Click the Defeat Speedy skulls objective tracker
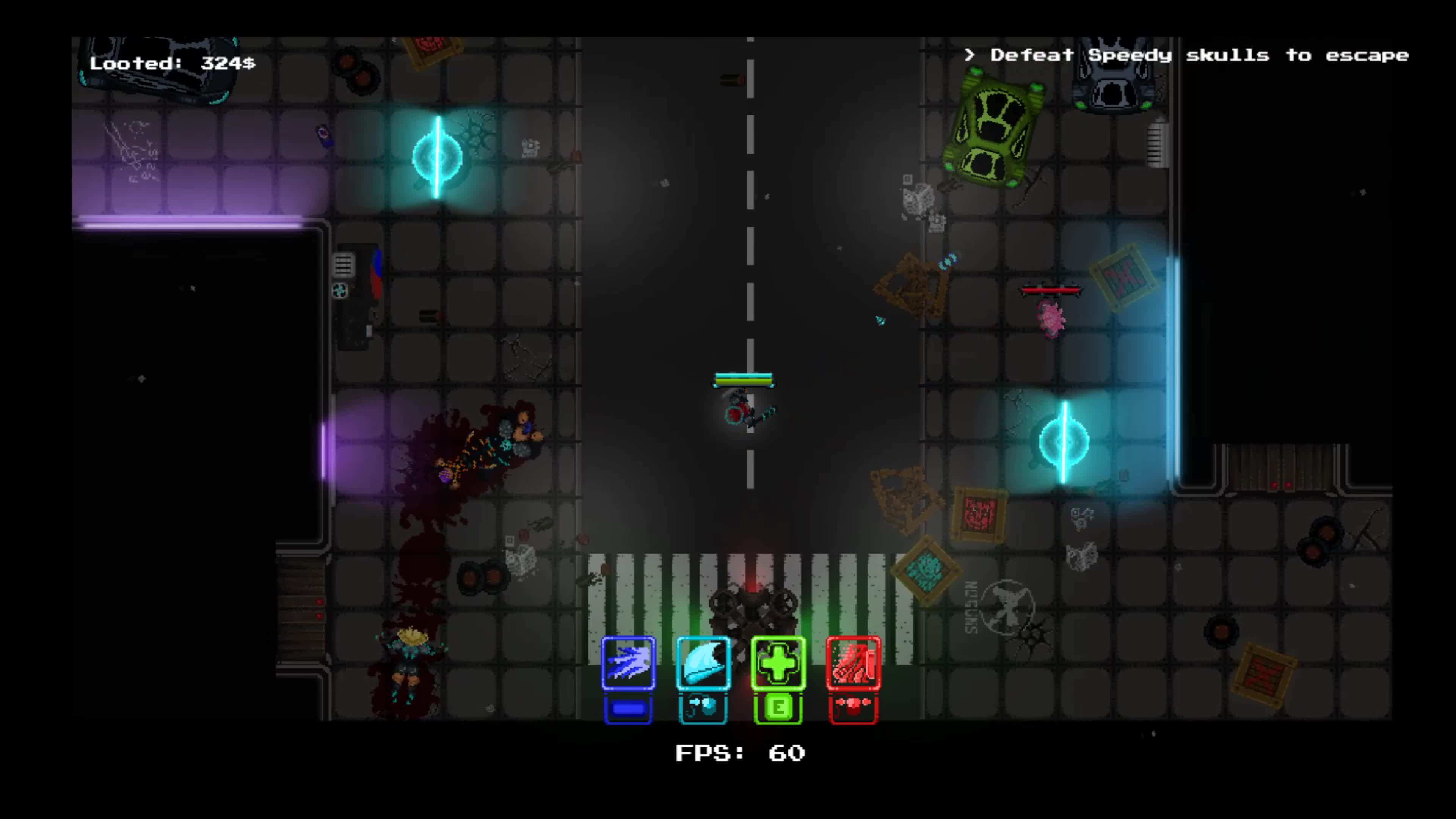 tap(1187, 55)
